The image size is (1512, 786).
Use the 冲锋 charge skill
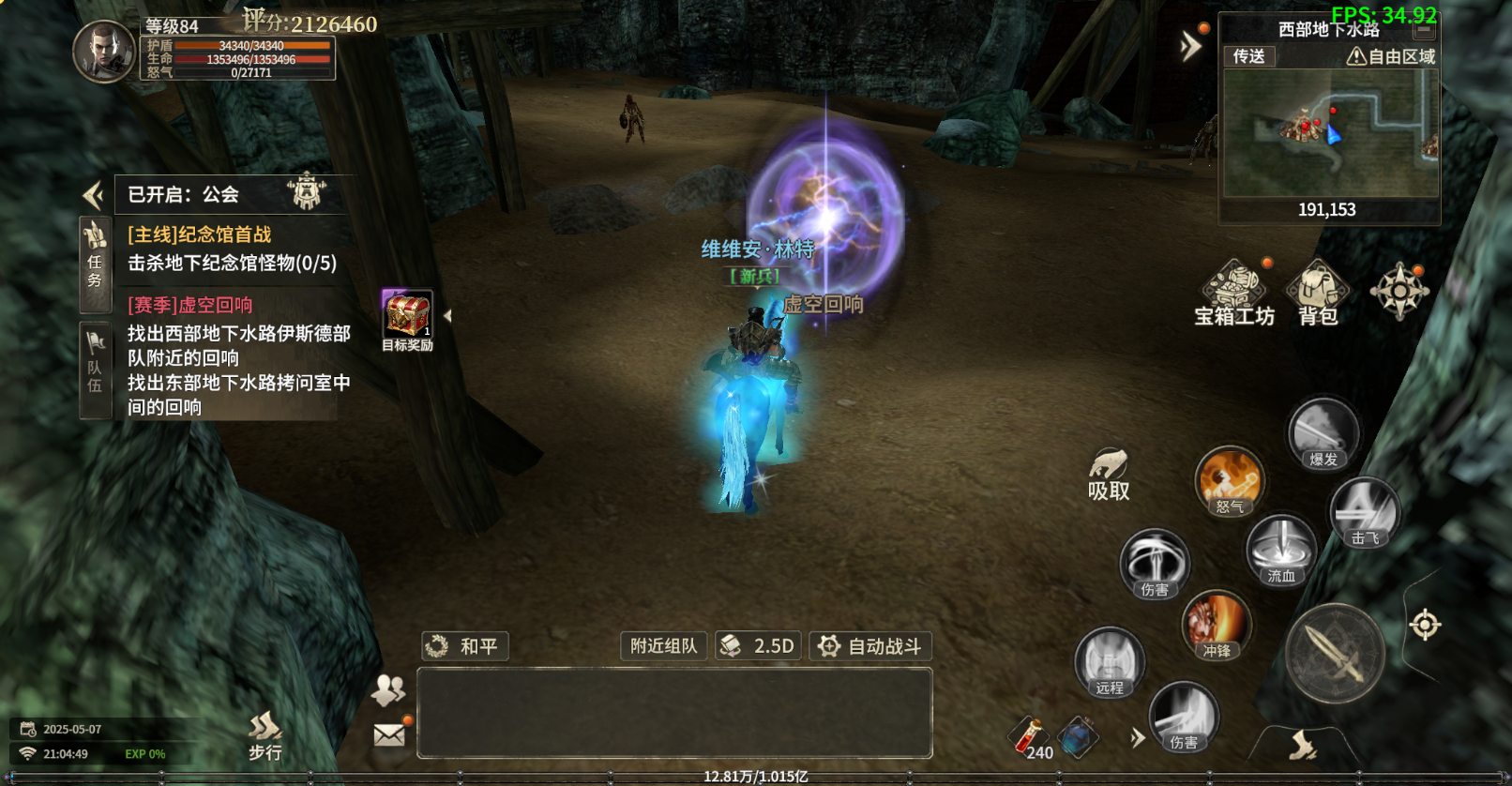coord(1217,625)
